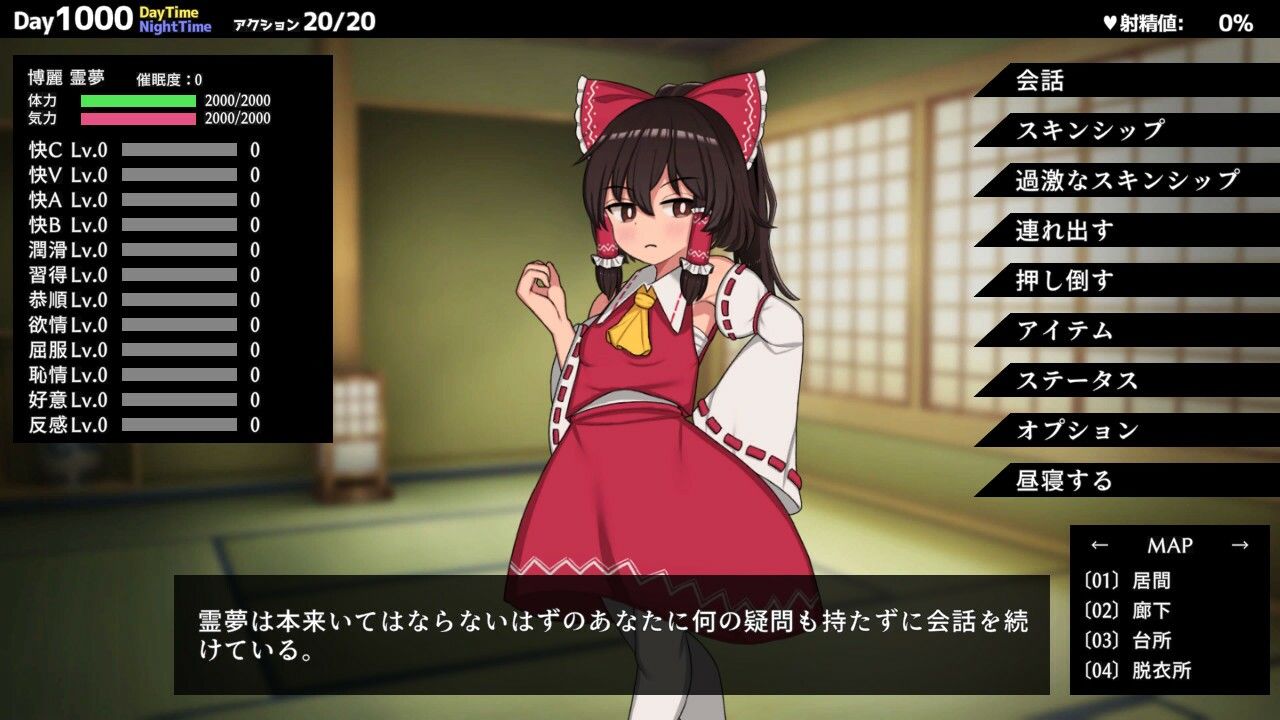Click the green 体力 gauge bar
This screenshot has width=1280, height=720.
140,100
